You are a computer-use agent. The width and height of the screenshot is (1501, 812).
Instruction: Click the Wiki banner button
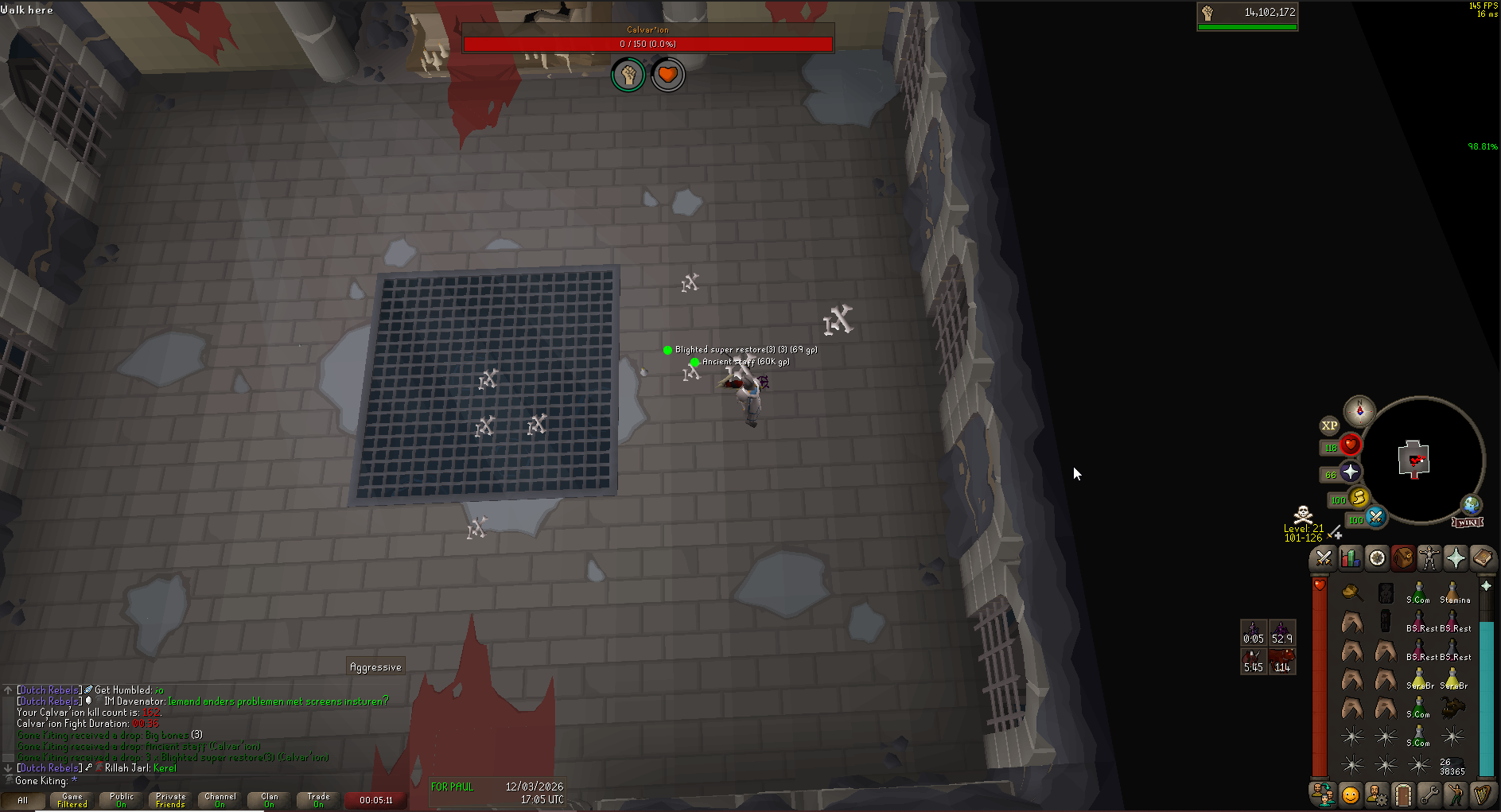[1468, 523]
